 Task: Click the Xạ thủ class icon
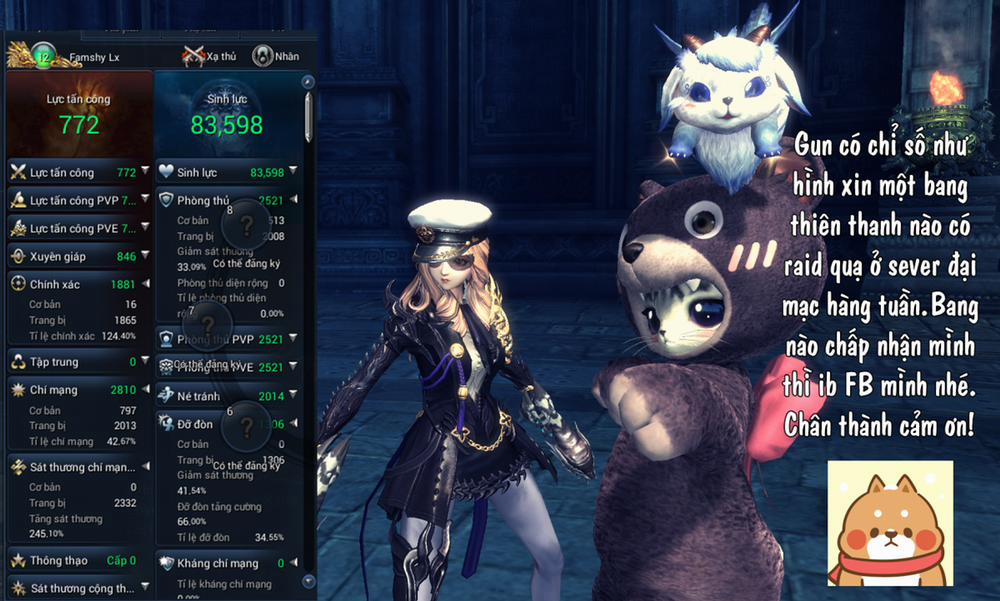tap(193, 56)
